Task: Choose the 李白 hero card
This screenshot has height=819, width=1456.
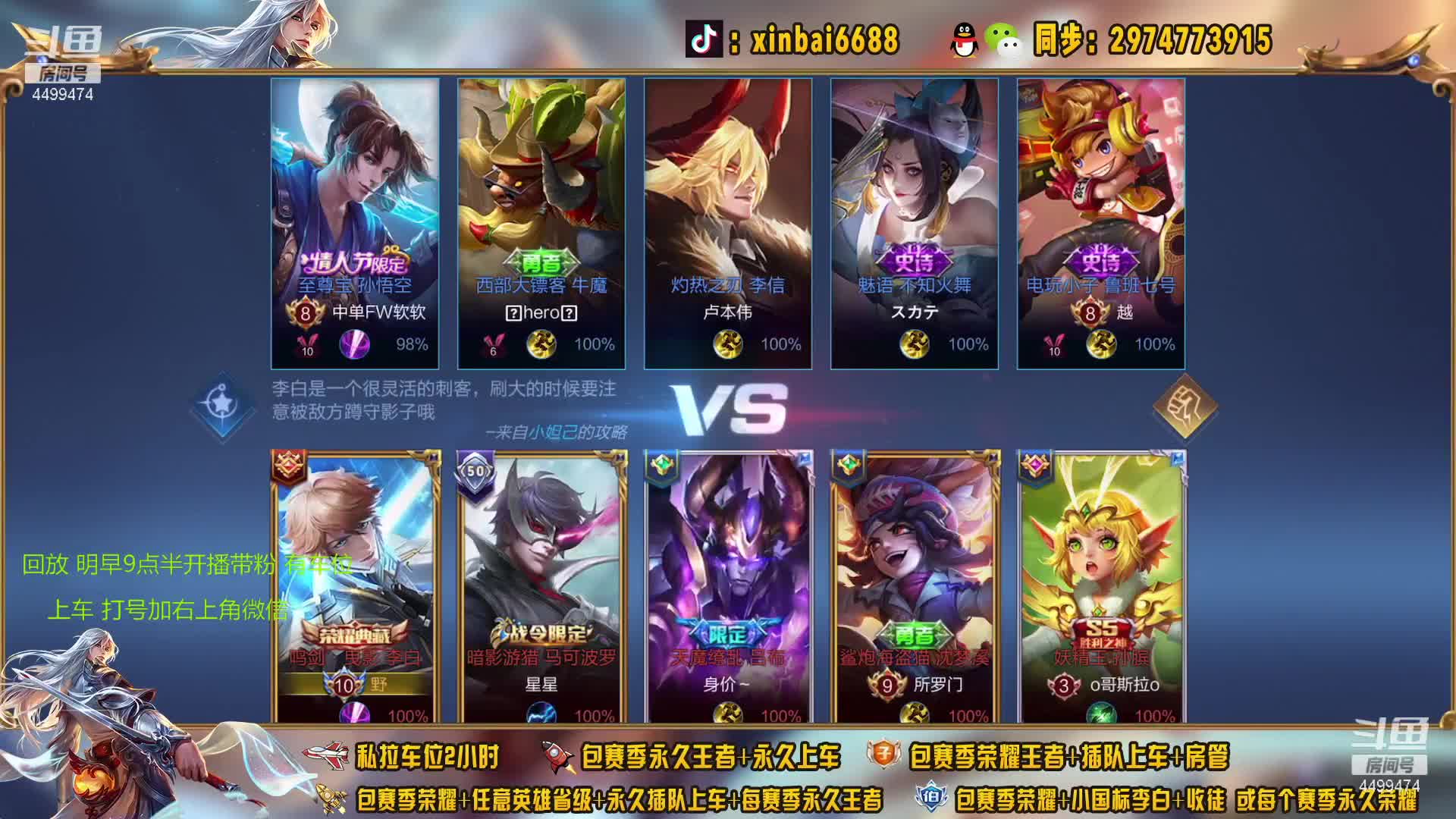Action: coord(355,585)
